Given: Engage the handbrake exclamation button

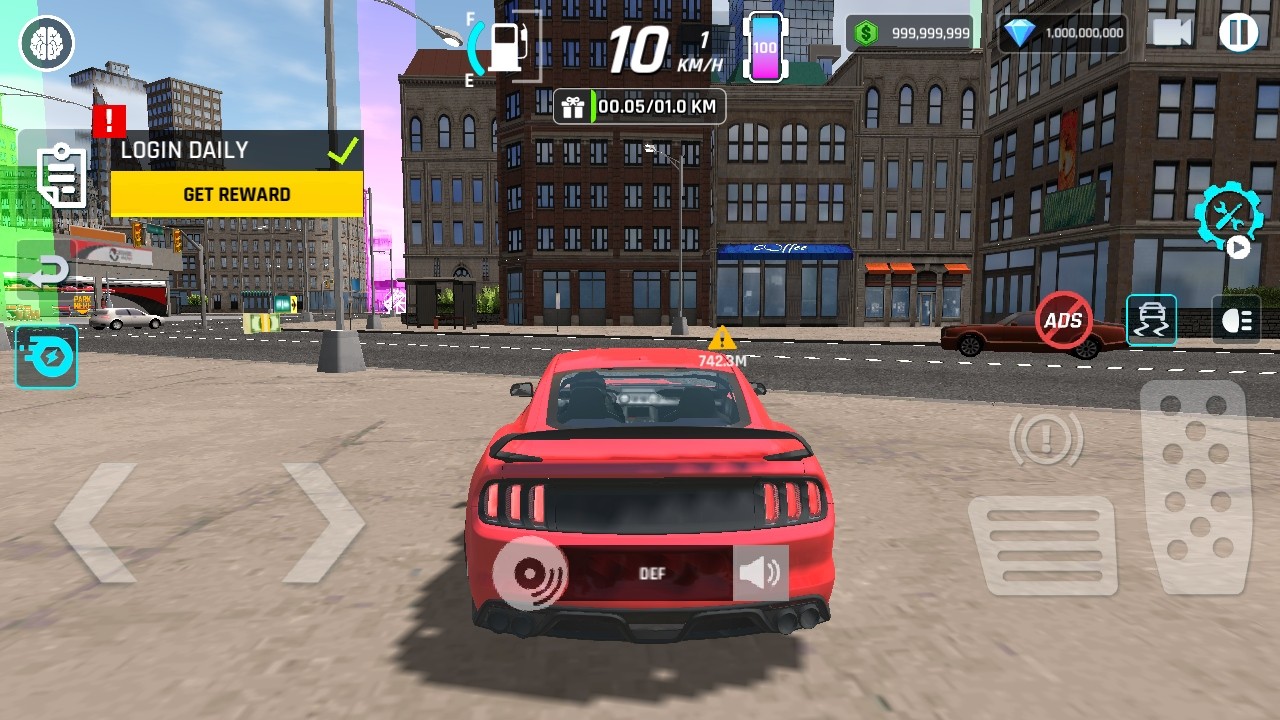Looking at the screenshot, I should 1046,437.
